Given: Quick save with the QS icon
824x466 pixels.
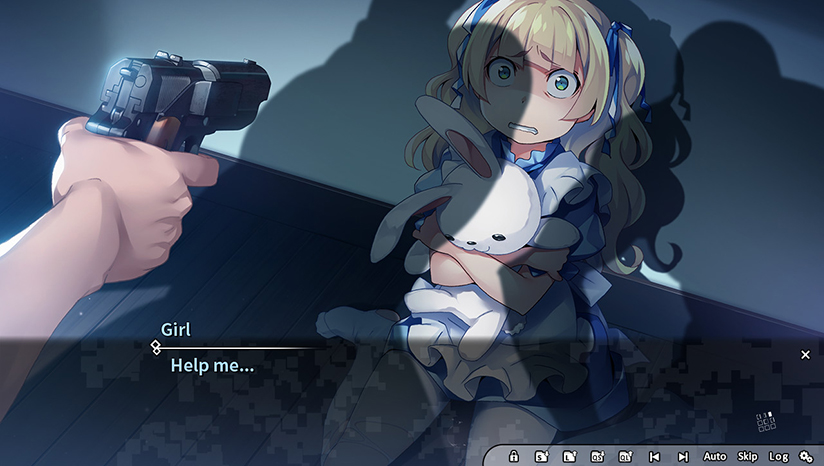Looking at the screenshot, I should tap(597, 457).
